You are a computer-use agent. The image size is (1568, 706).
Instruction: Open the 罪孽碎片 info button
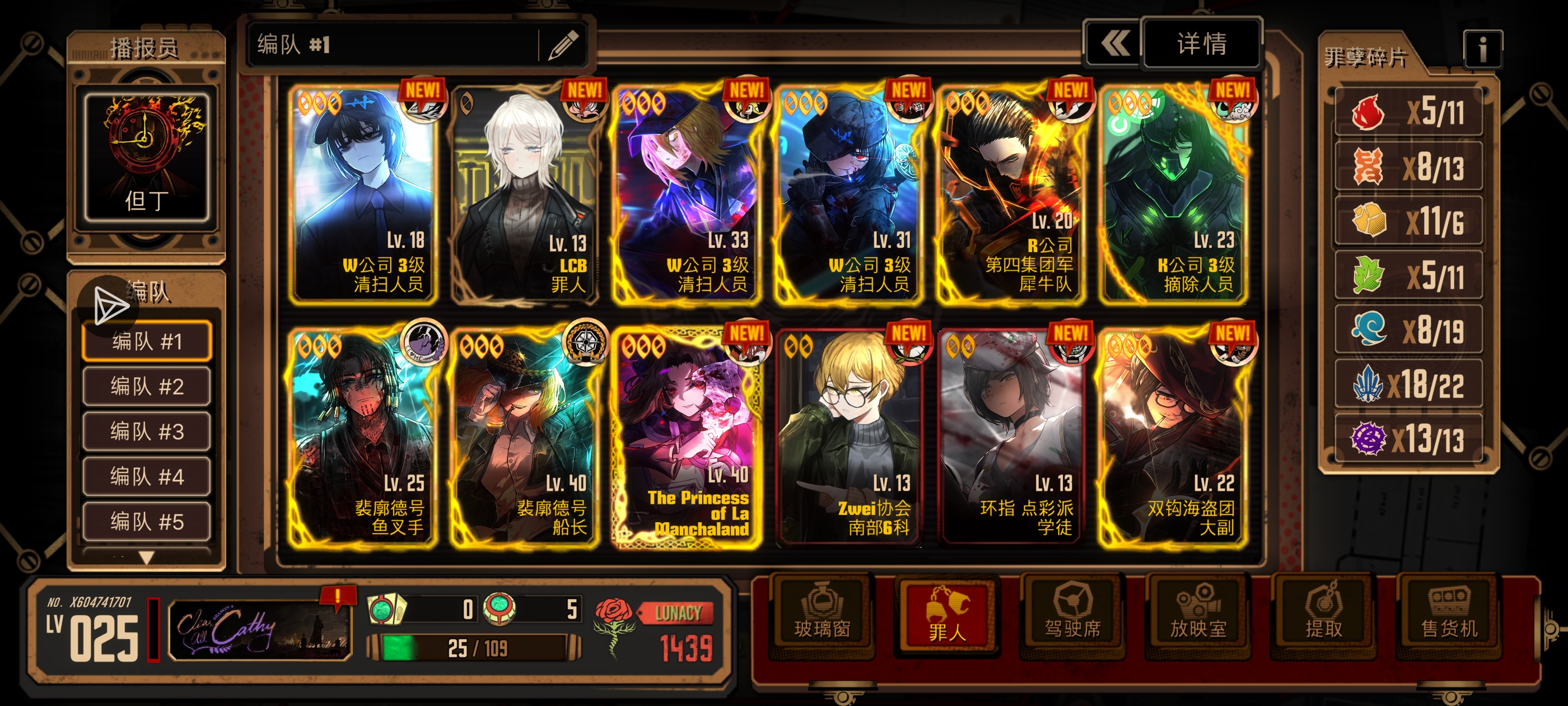pyautogui.click(x=1482, y=49)
